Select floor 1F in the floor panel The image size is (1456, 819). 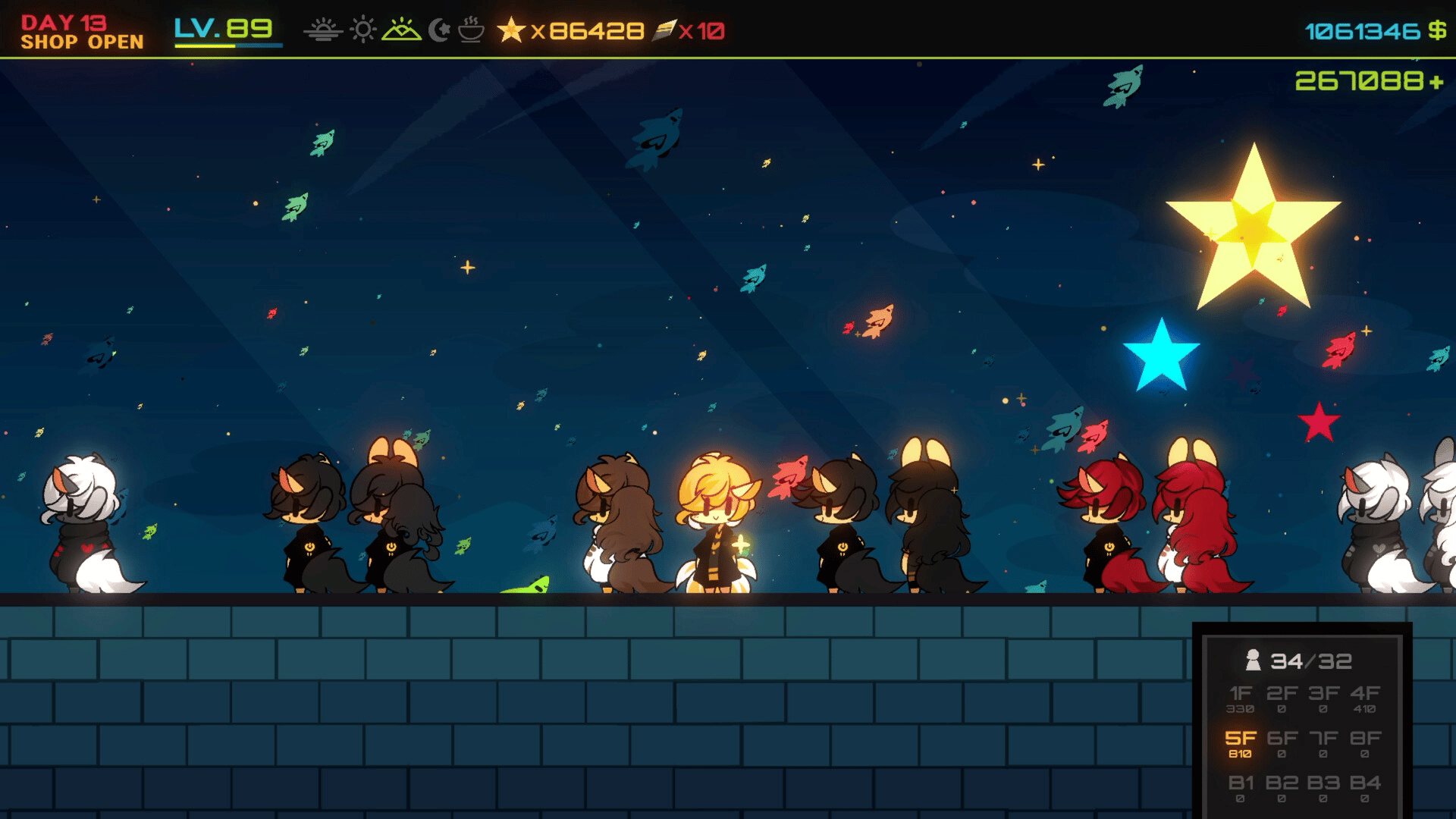click(x=1241, y=698)
